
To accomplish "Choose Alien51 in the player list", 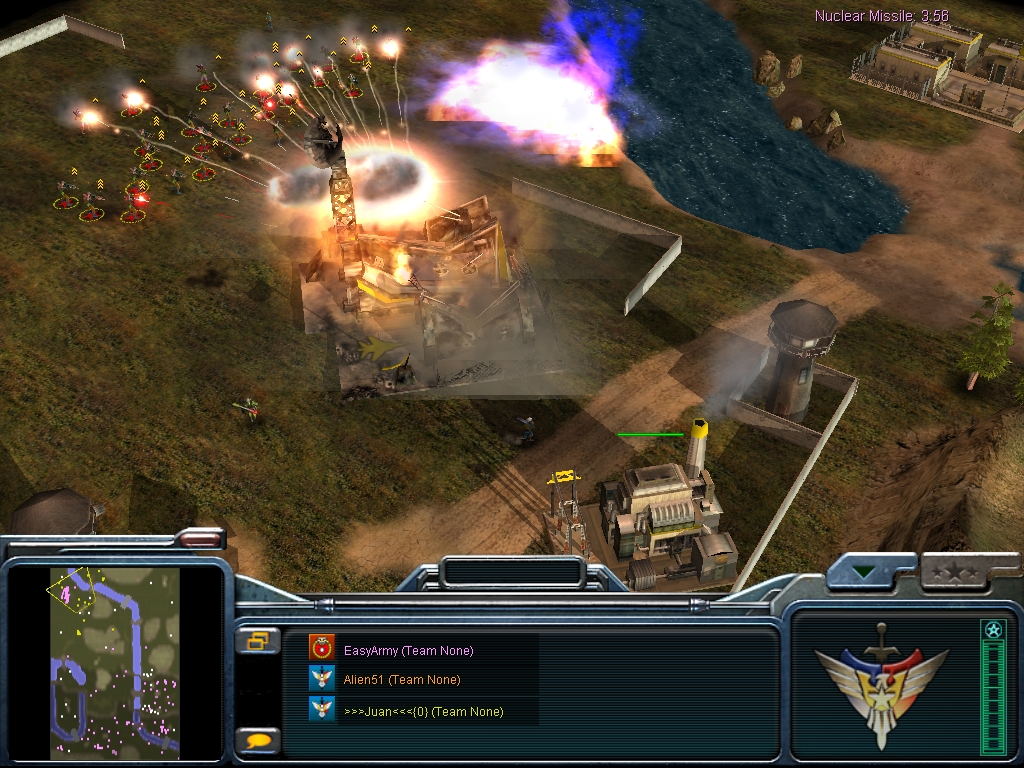I will coord(401,680).
